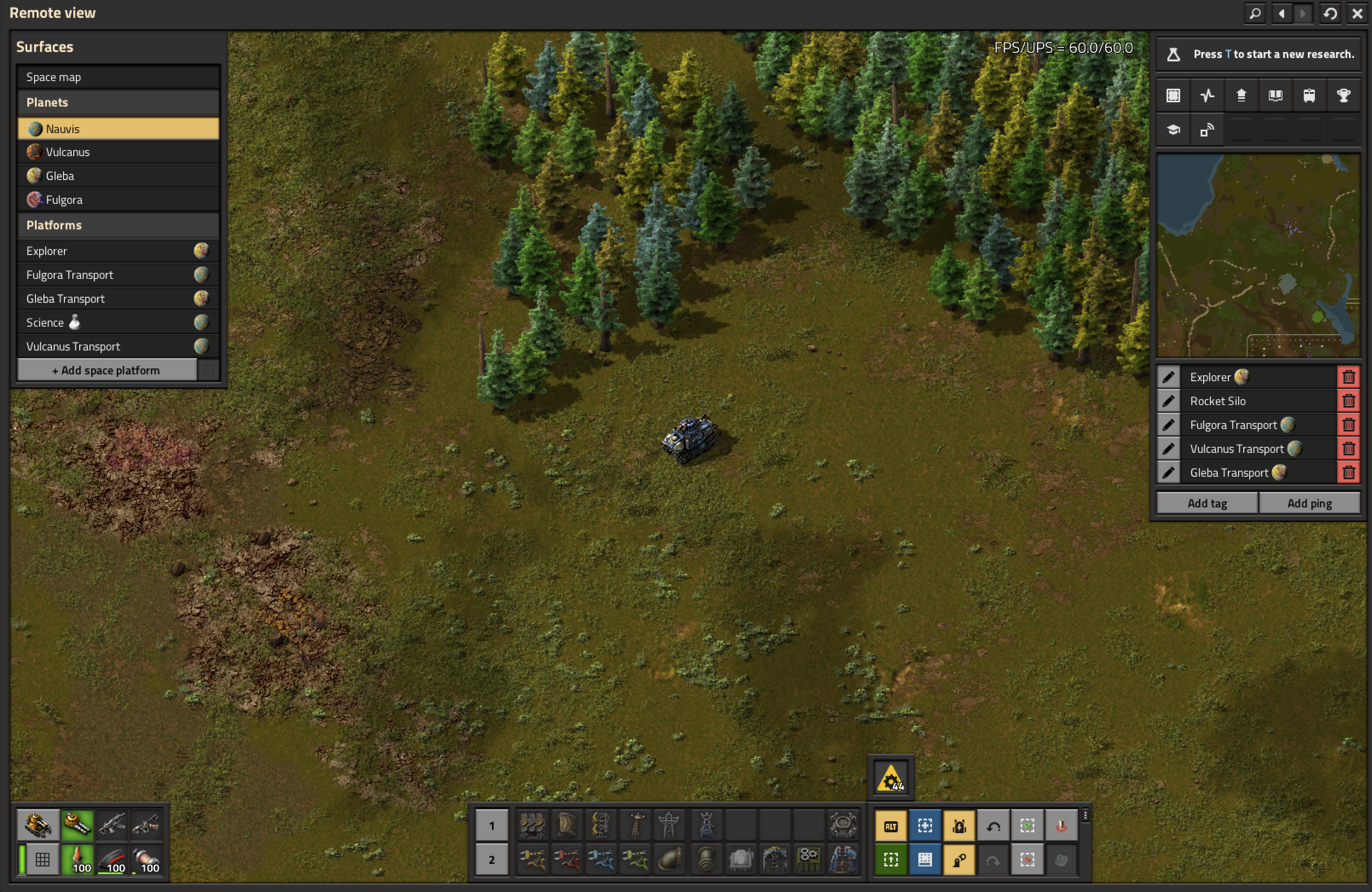Select quickbar row 1 button
The height and width of the screenshot is (892, 1372).
pos(492,825)
